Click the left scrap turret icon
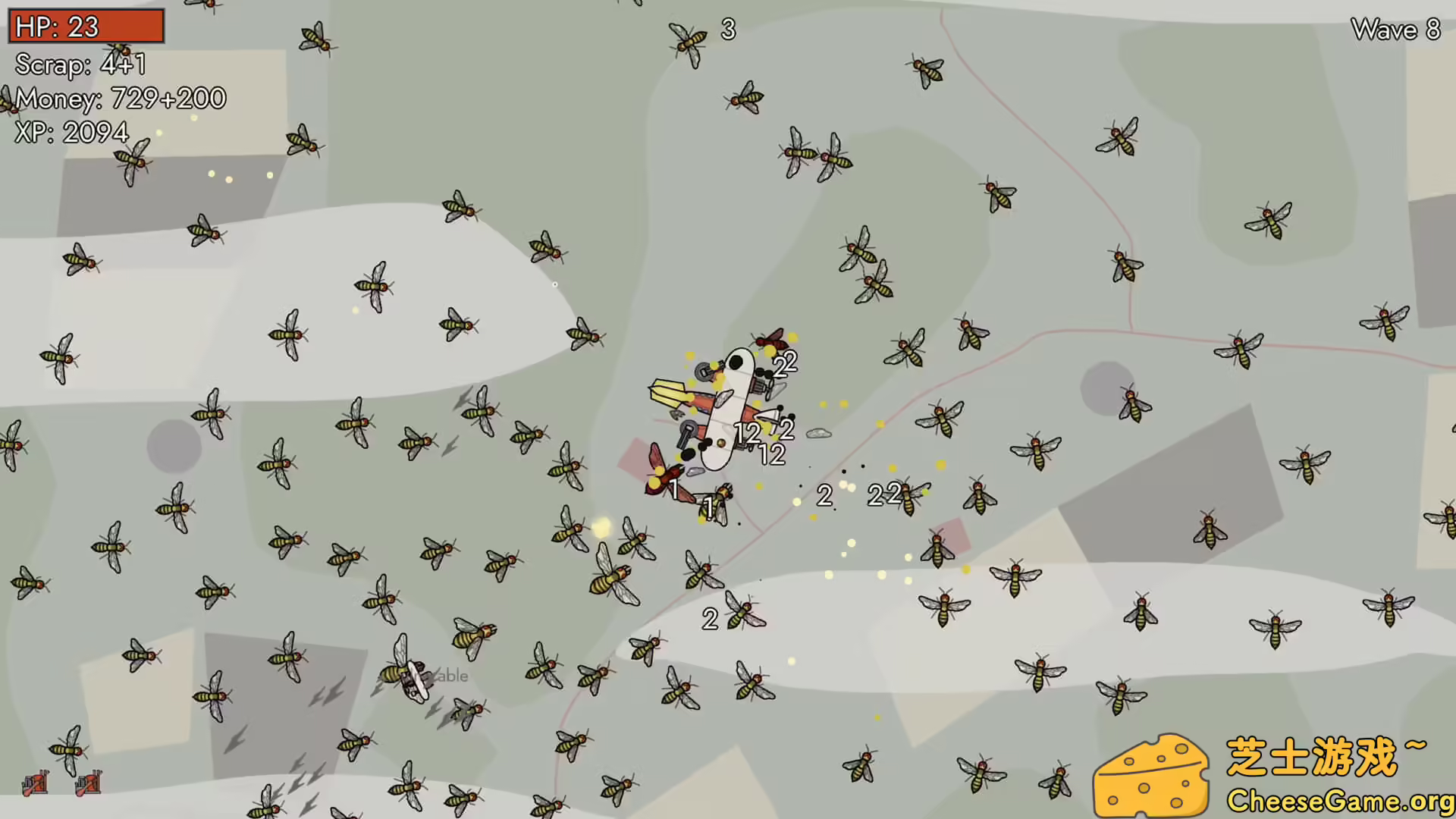Viewport: 1456px width, 819px height. point(34,783)
